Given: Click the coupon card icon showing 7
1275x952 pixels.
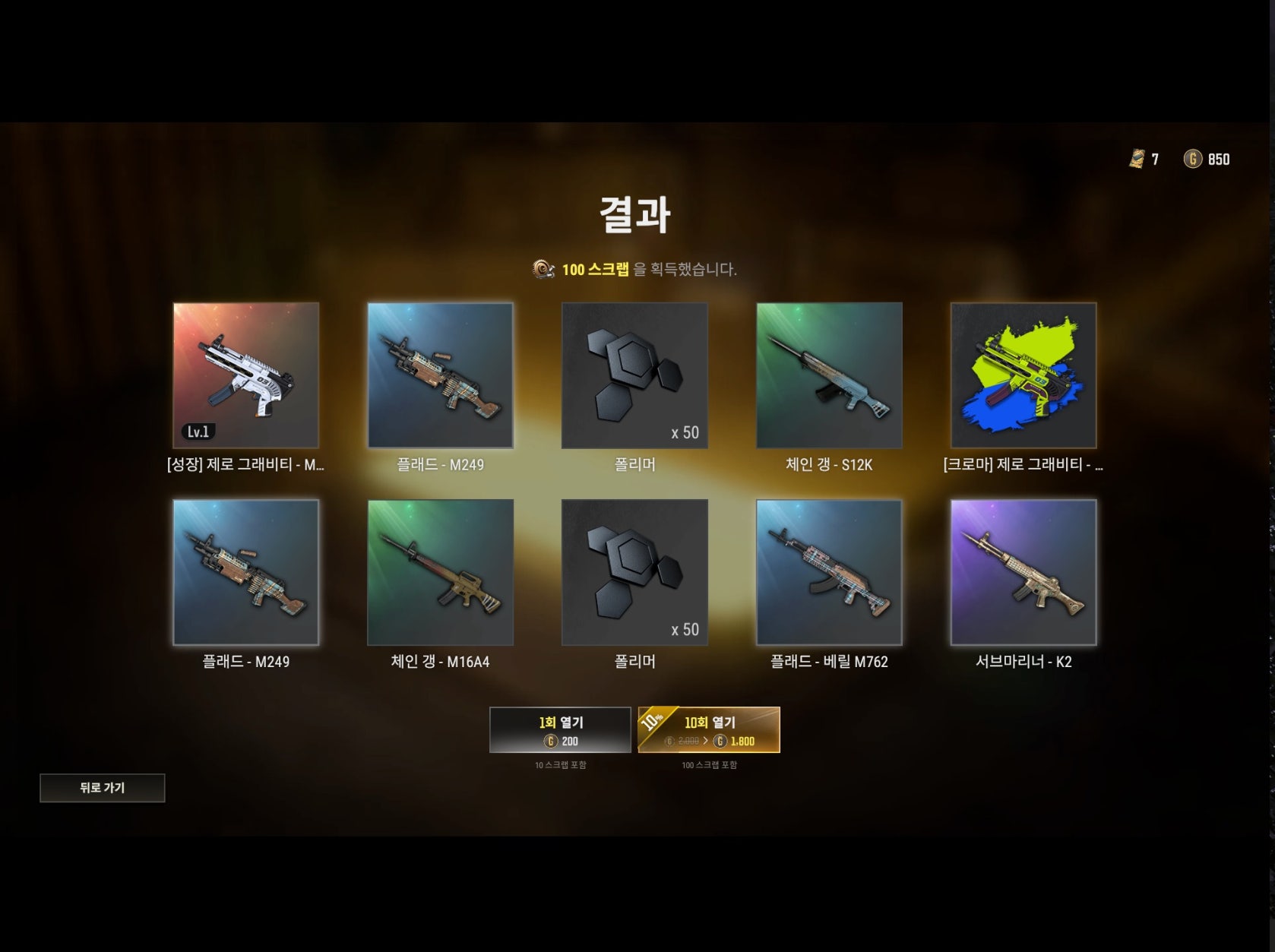Looking at the screenshot, I should [1135, 159].
